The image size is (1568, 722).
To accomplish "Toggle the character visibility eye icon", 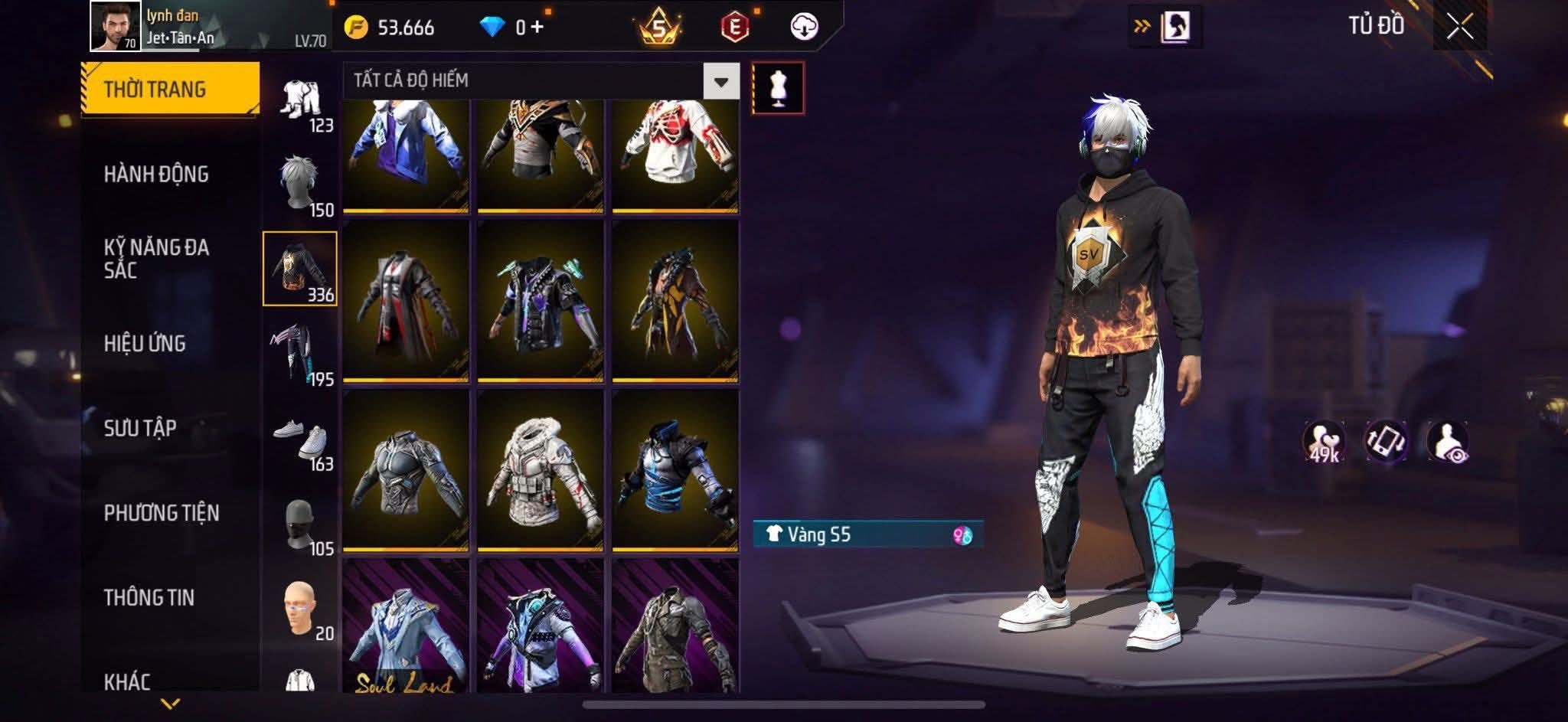I will tap(1448, 442).
